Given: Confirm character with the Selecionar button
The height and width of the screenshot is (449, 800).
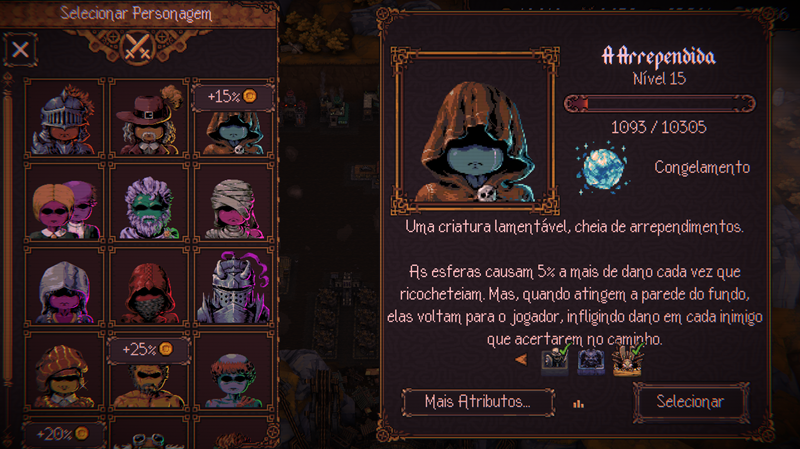Looking at the screenshot, I should tap(689, 401).
